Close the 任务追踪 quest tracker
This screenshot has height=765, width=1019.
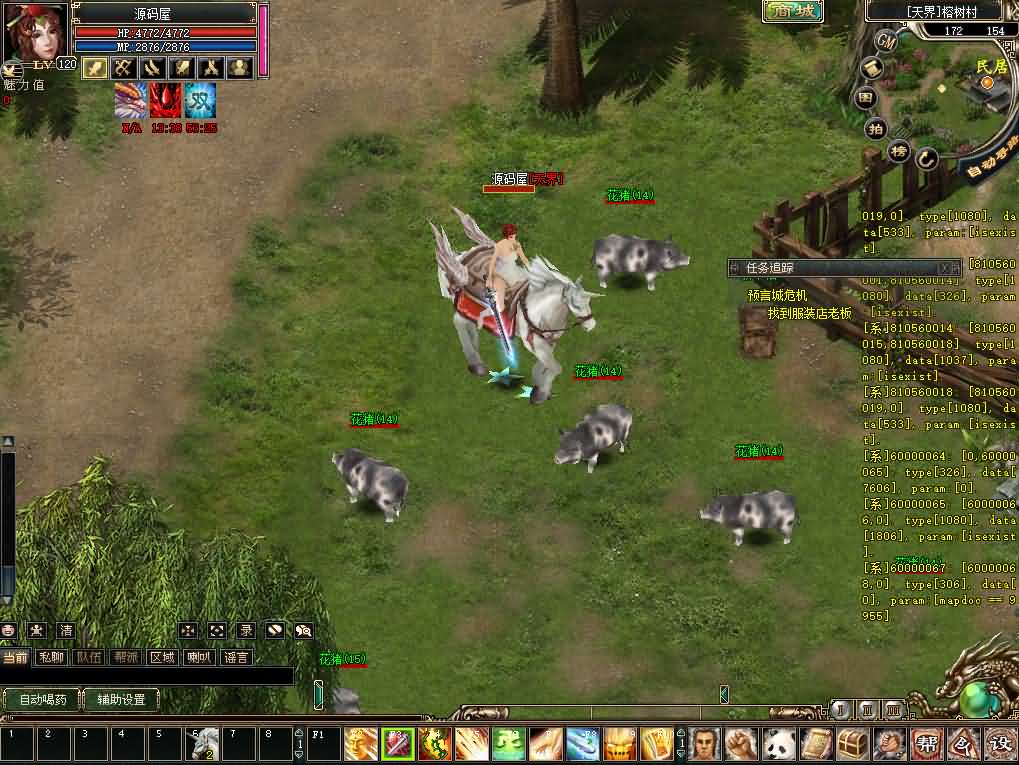tap(944, 268)
